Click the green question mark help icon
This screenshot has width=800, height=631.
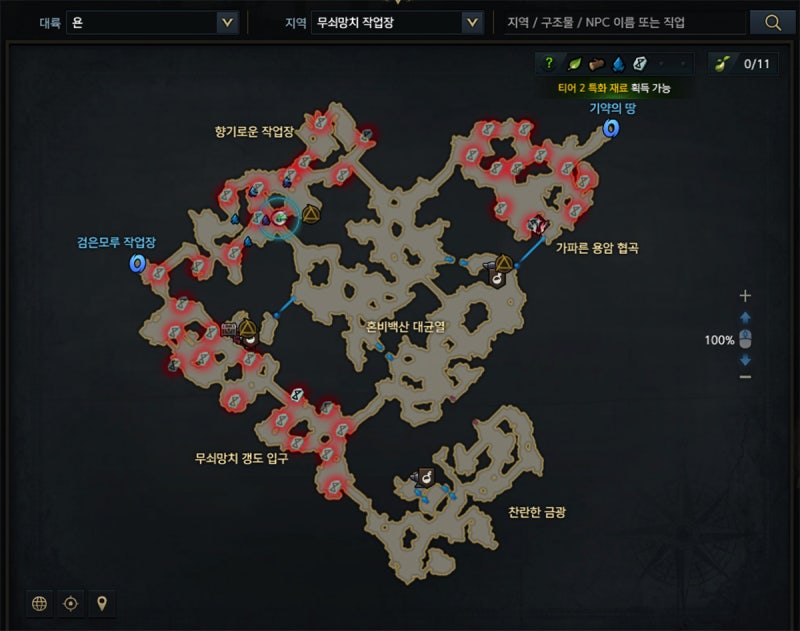click(x=548, y=64)
